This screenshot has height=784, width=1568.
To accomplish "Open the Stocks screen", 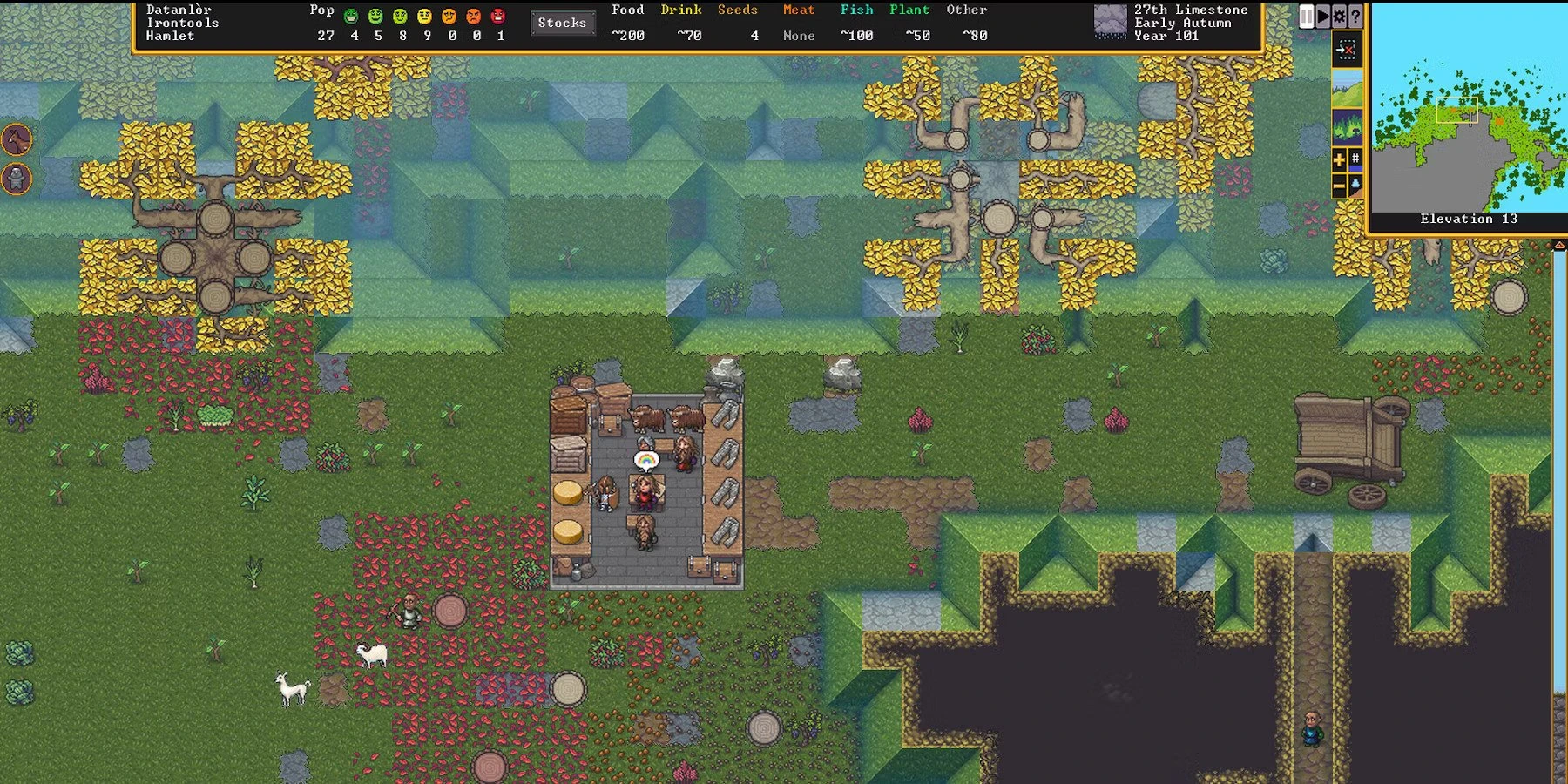I will click(x=563, y=24).
